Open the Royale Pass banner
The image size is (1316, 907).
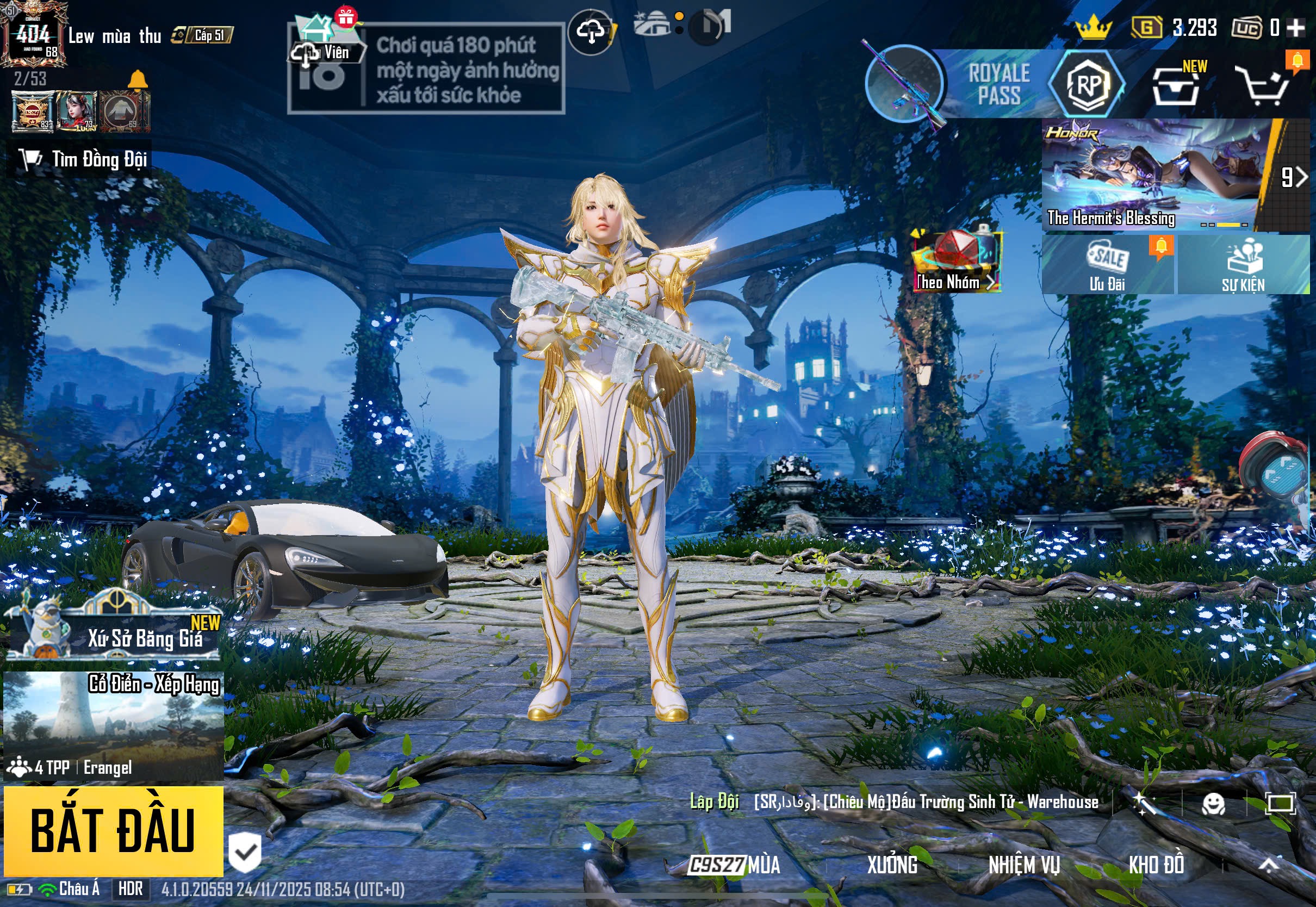(x=998, y=84)
